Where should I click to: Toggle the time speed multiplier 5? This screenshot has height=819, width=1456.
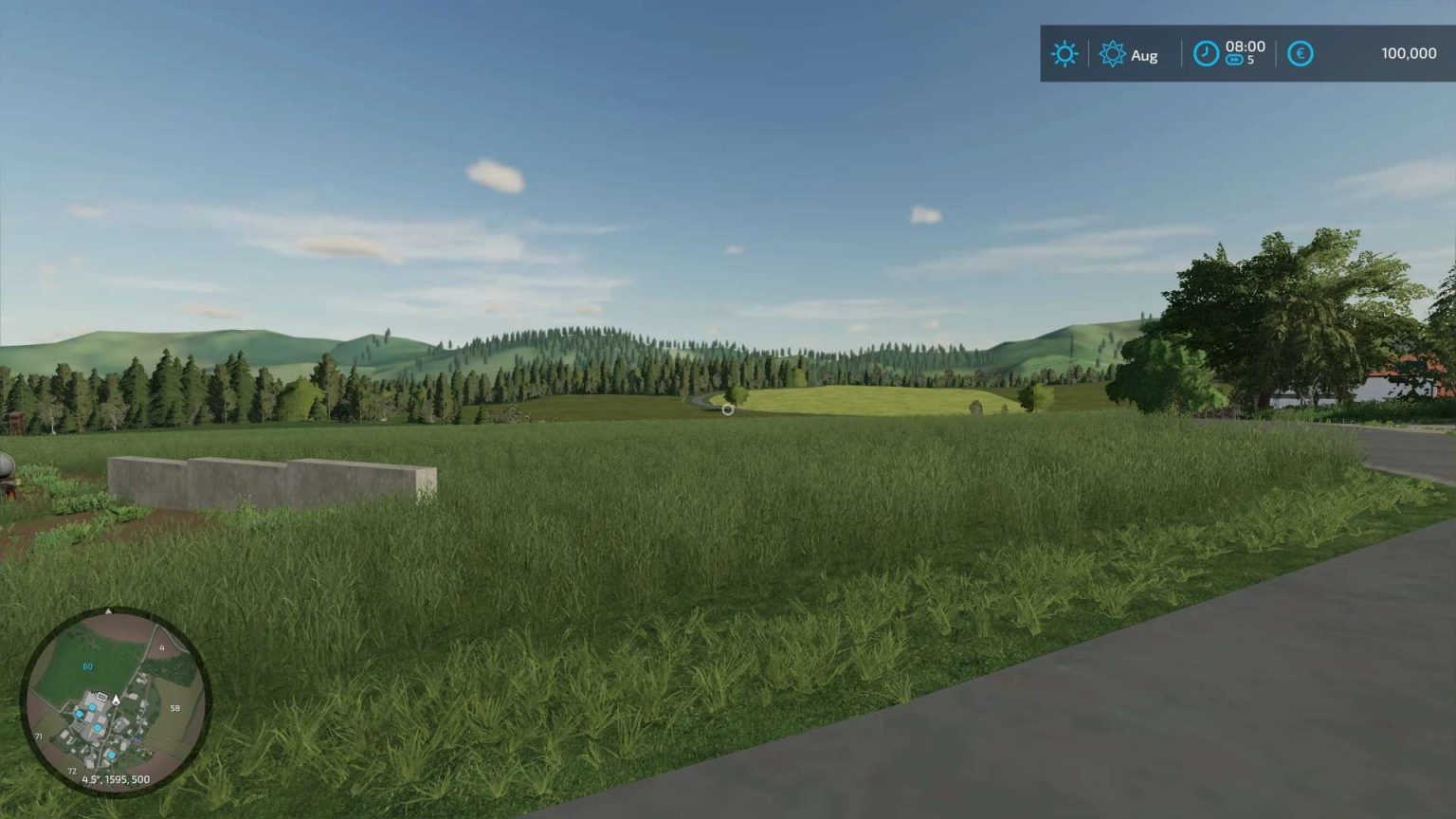[x=1251, y=60]
